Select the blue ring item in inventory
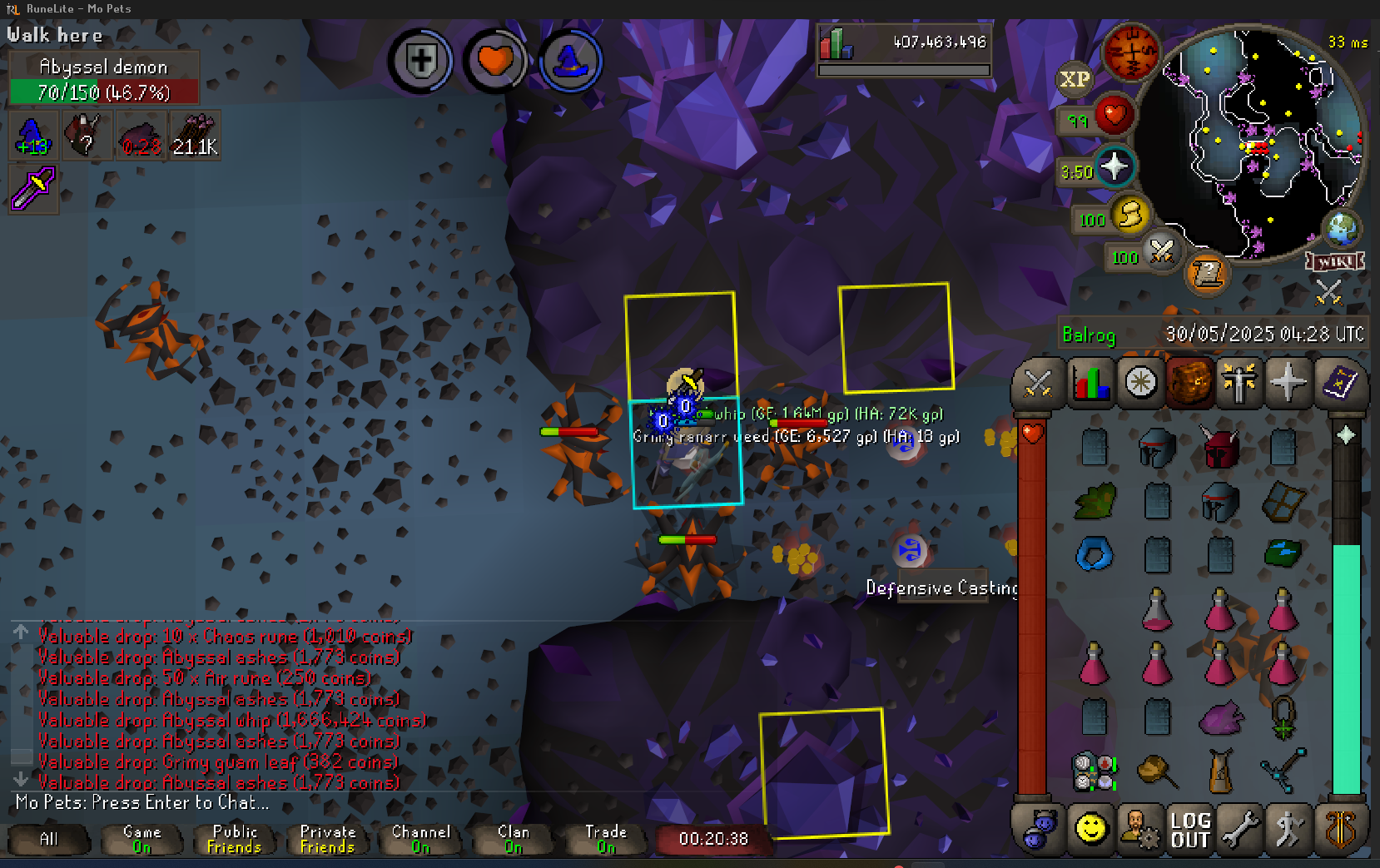Viewport: 1380px width, 868px height. point(1094,554)
